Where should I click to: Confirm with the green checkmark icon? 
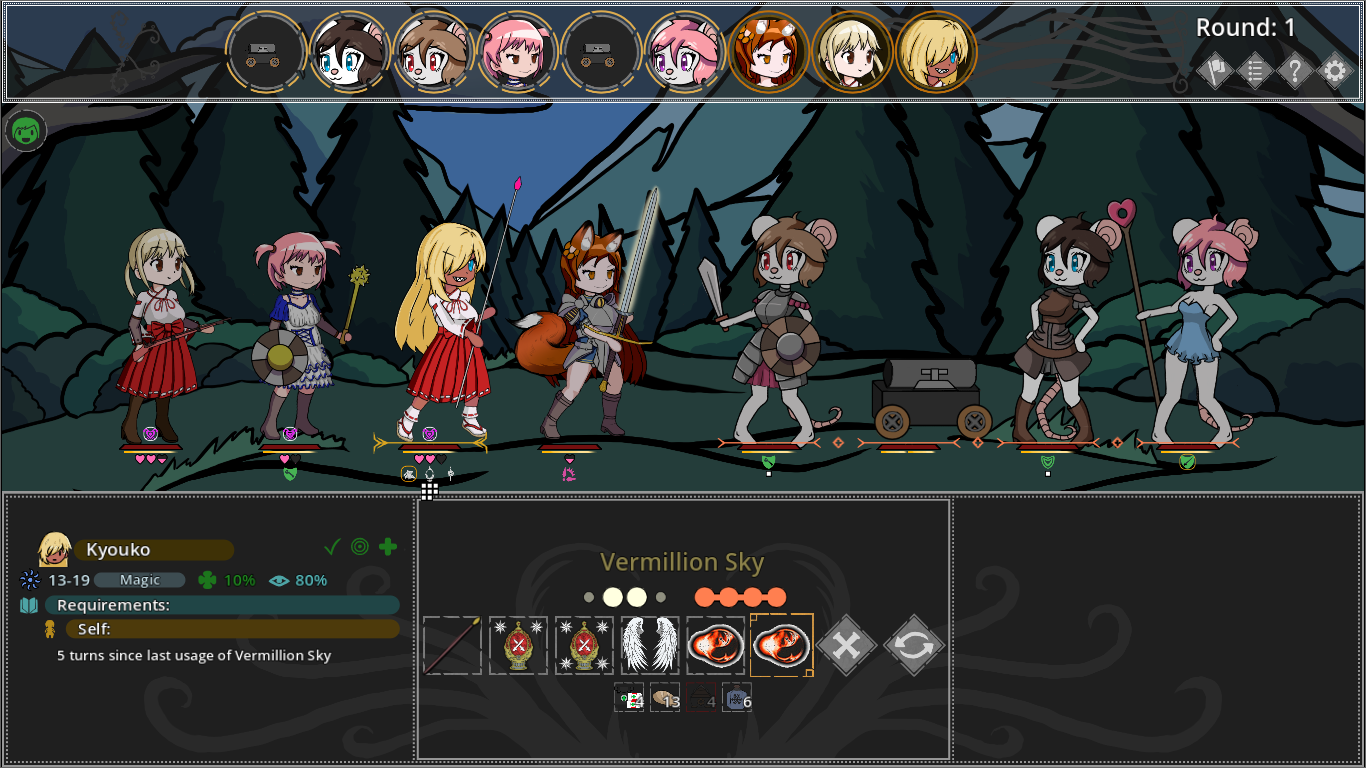coord(333,547)
